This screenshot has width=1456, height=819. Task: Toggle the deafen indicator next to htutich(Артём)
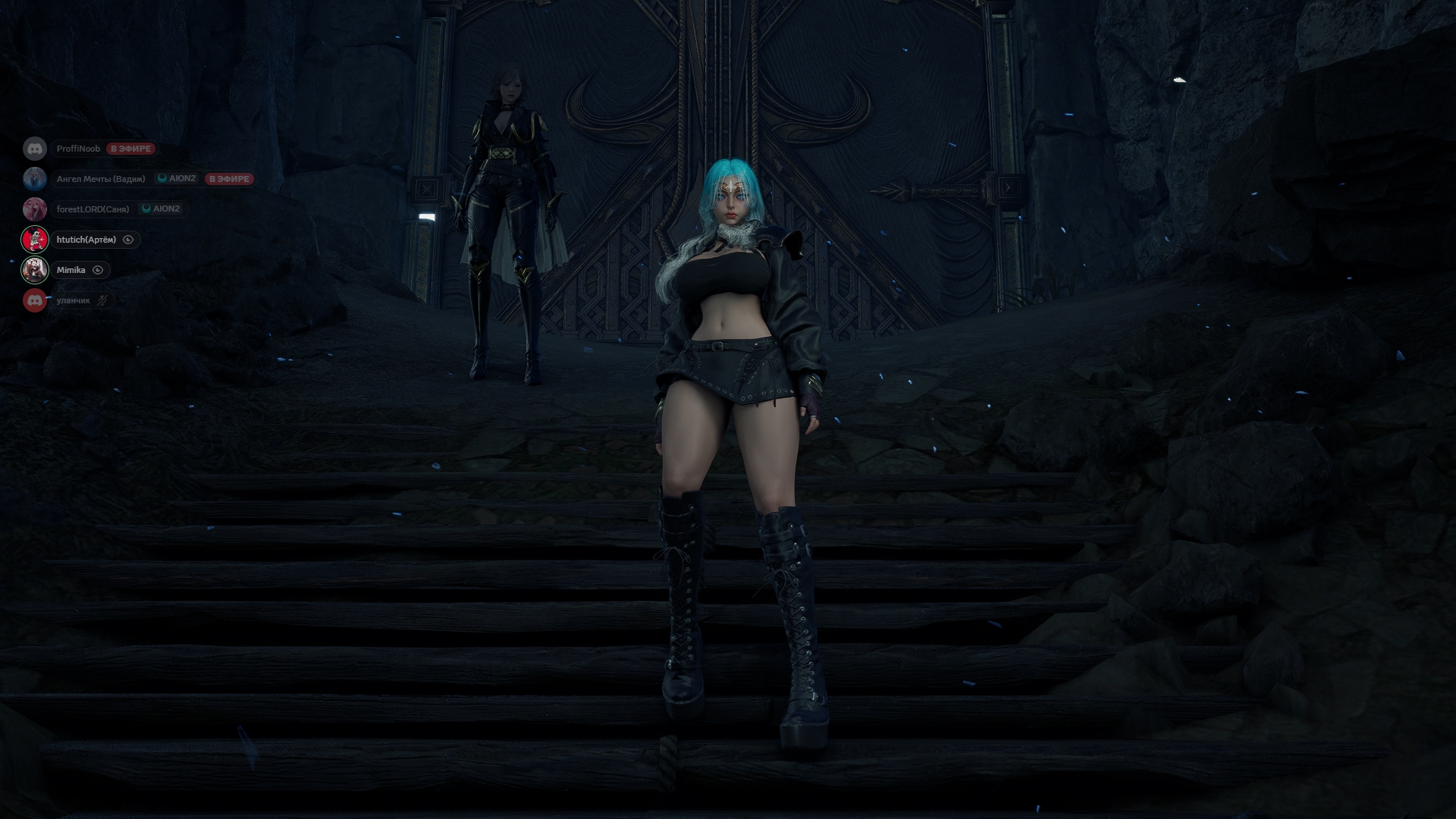[x=127, y=240]
